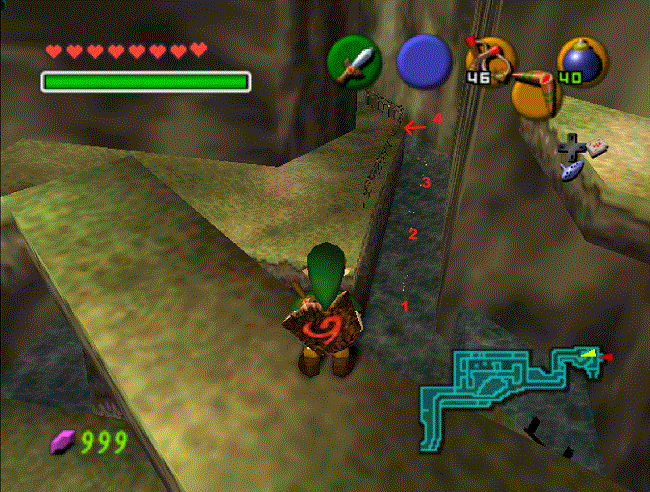Click the red-and-white item beside the D-pad
Screen dimensions: 650x492
pos(599,148)
